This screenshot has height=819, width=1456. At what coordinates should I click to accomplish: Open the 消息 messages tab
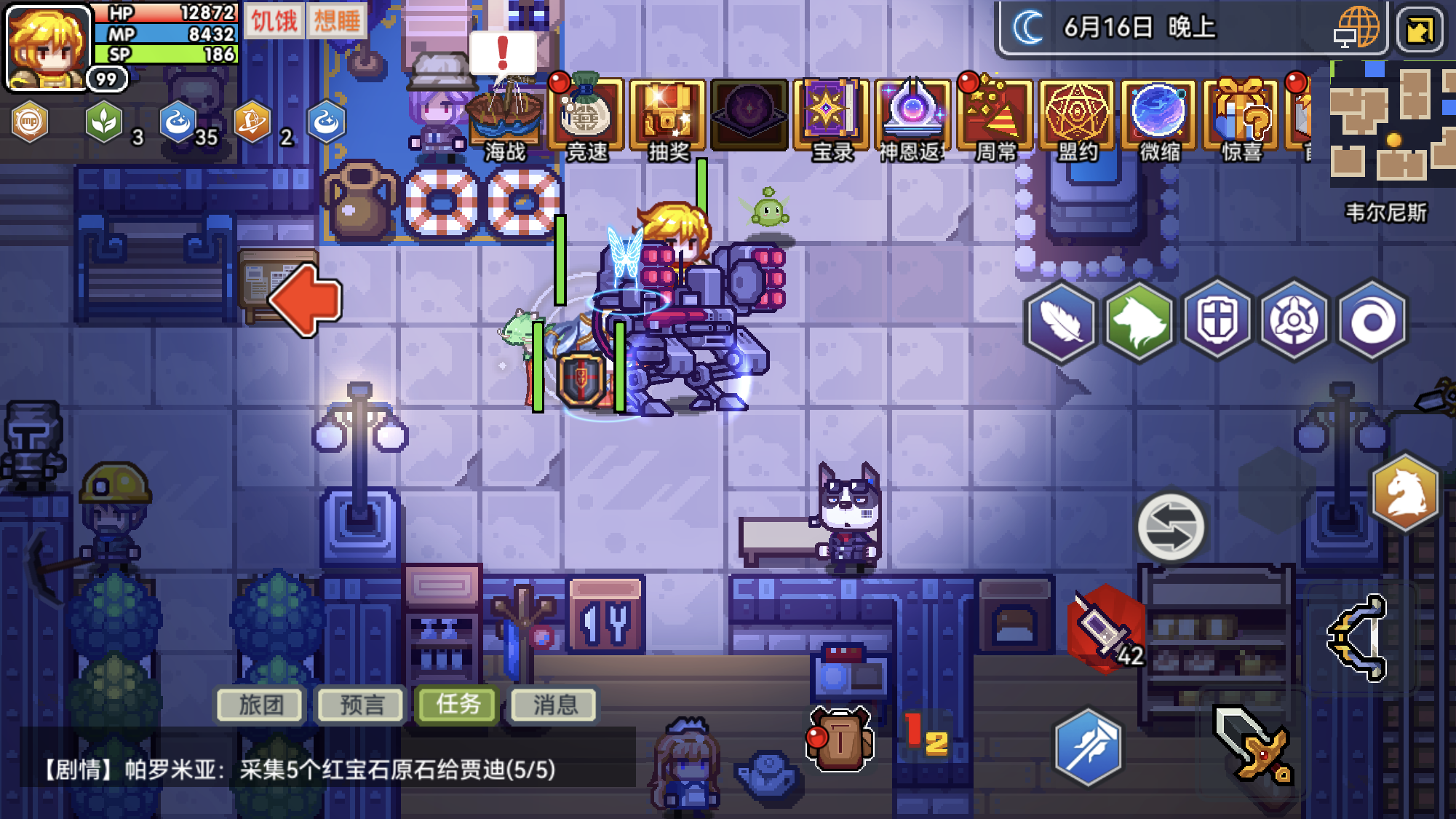[x=554, y=704]
